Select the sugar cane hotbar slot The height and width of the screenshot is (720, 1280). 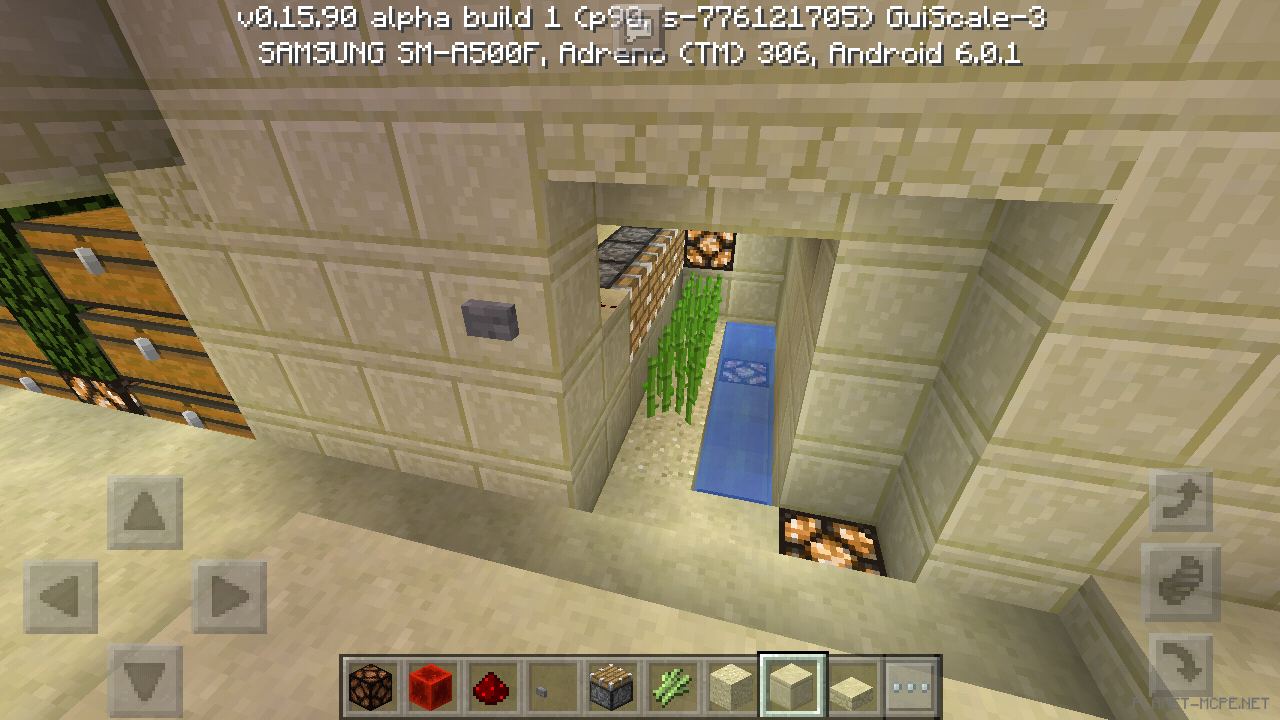pyautogui.click(x=672, y=685)
